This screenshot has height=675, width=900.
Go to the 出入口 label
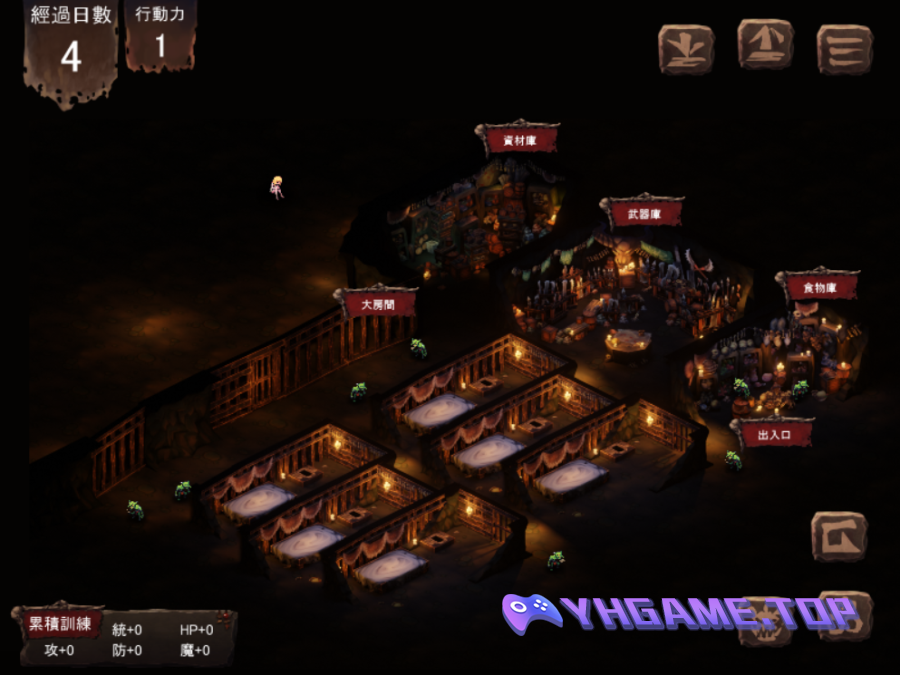(x=774, y=435)
